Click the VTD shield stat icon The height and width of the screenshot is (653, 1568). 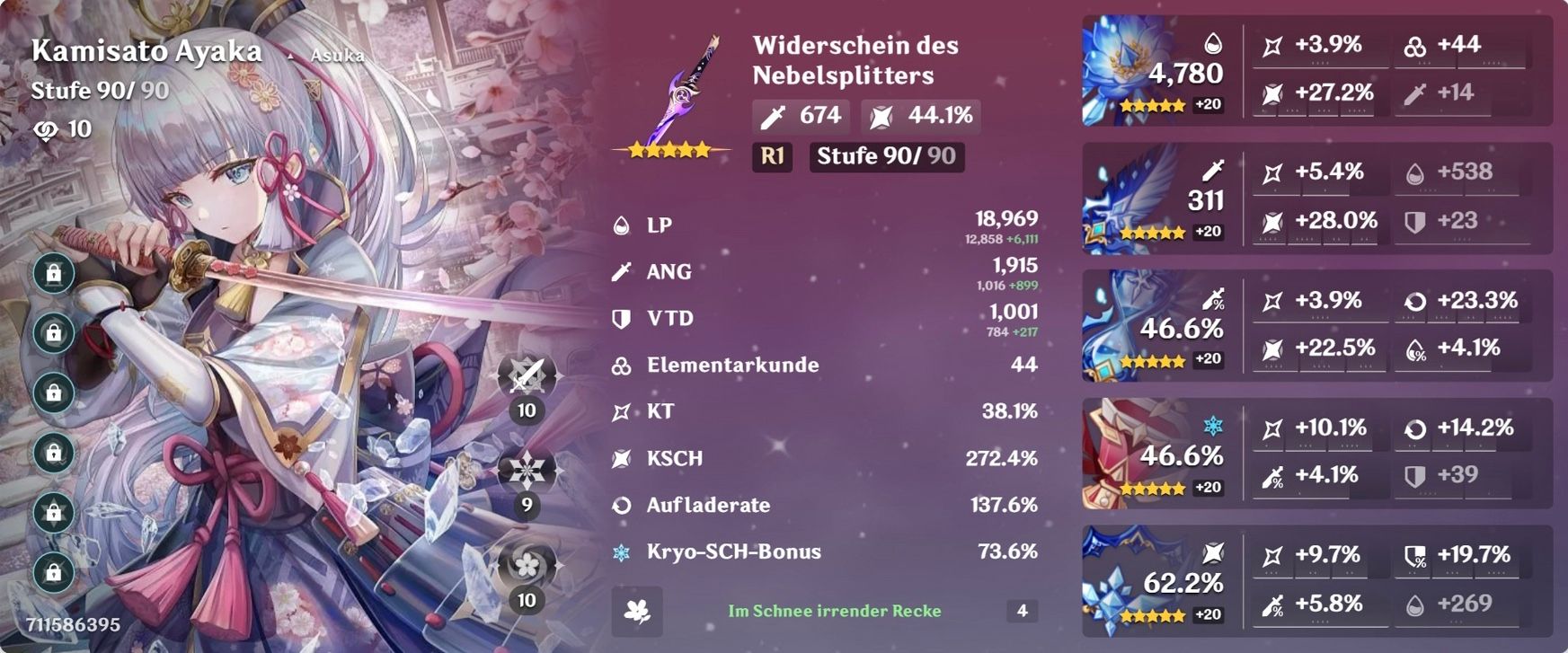coord(622,318)
